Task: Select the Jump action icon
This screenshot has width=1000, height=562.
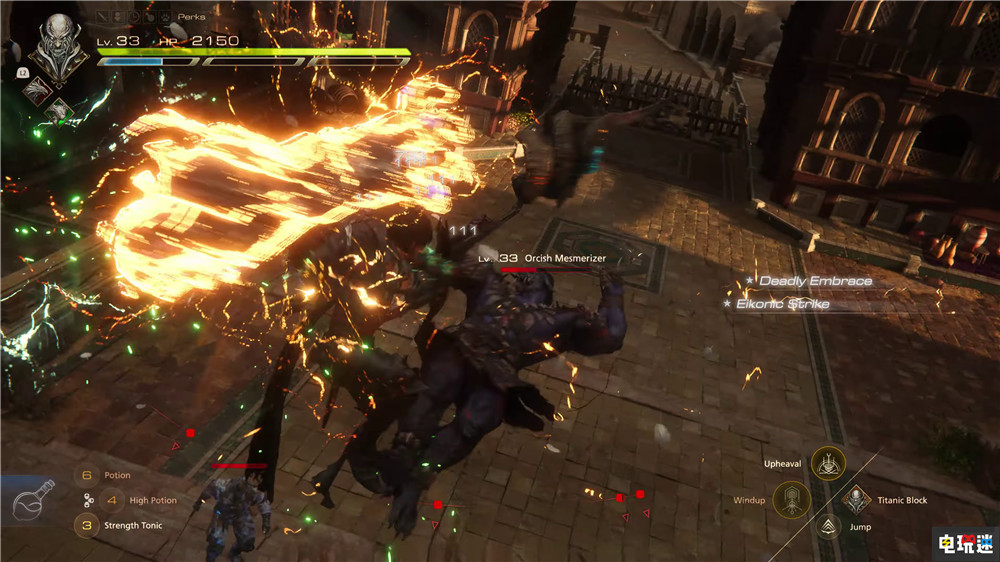Action: 827,527
